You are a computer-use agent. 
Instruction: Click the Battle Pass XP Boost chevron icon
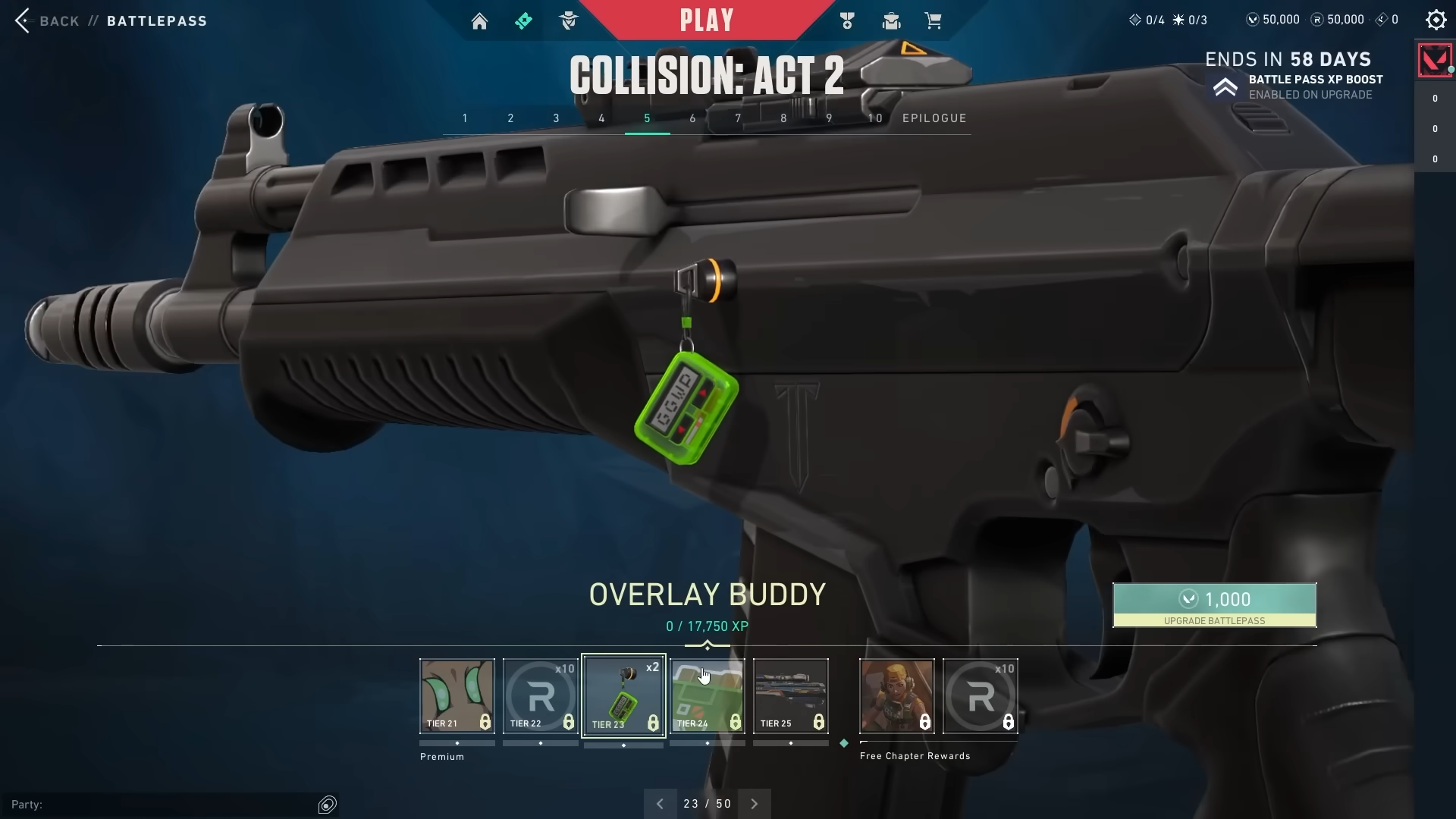click(1226, 86)
